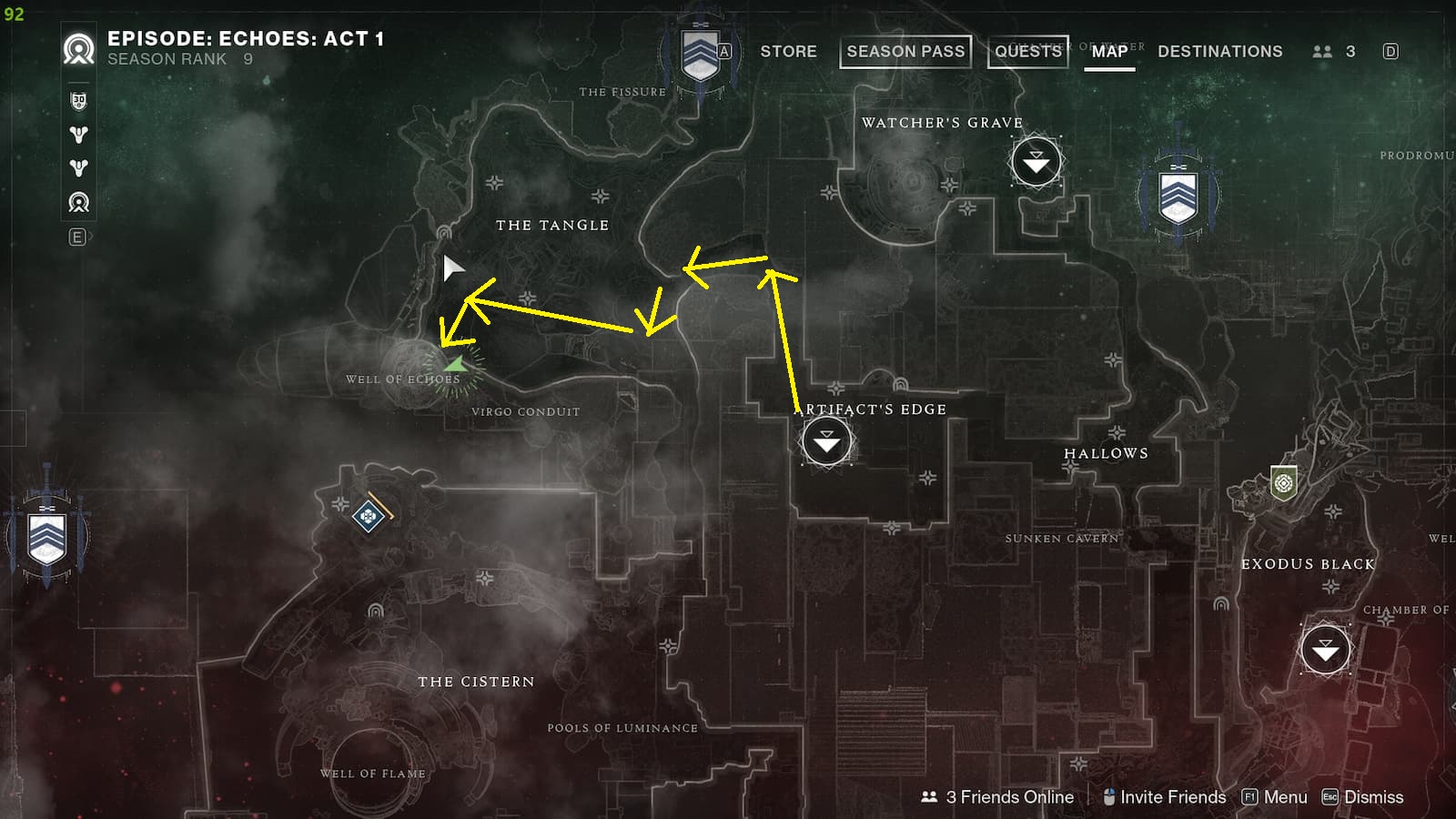Open the Destinations tab

click(x=1219, y=51)
